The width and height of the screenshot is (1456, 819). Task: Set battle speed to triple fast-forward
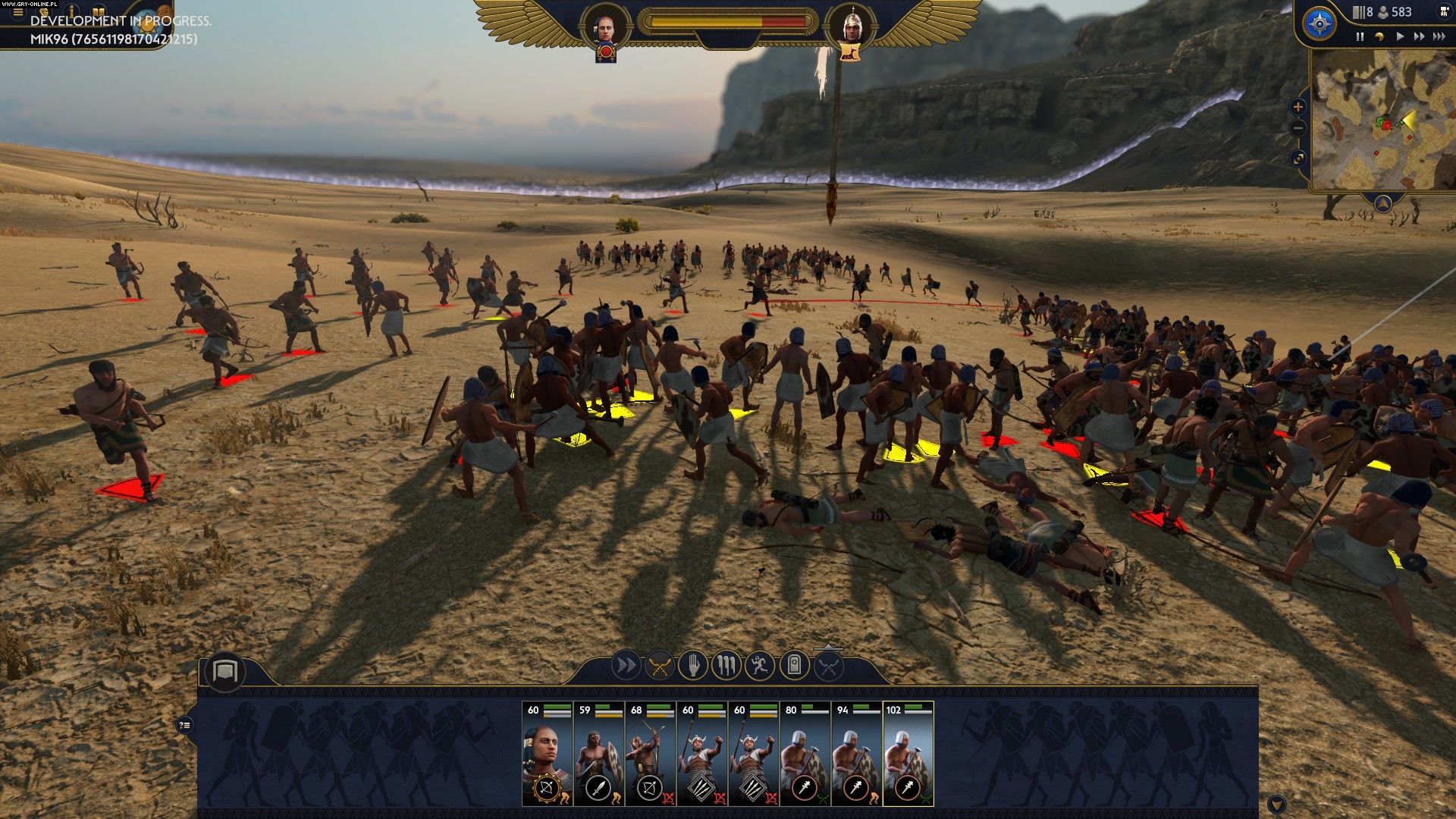[x=1439, y=36]
